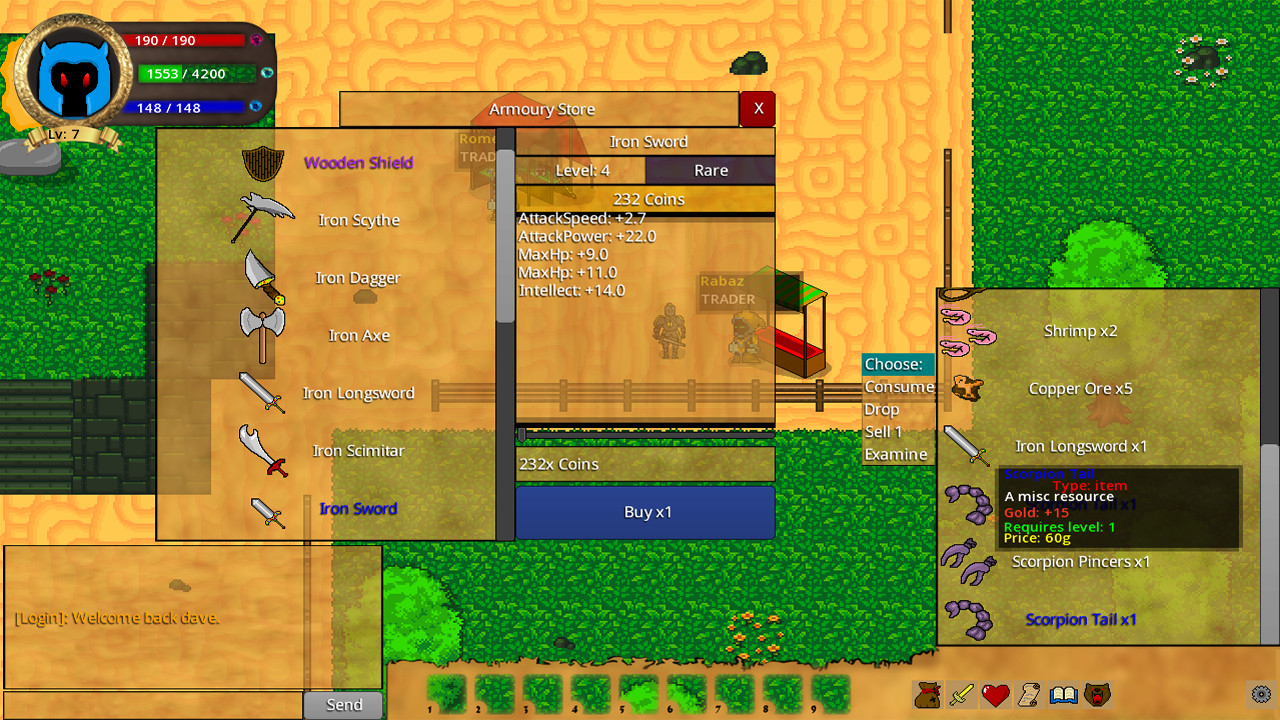The width and height of the screenshot is (1280, 720).
Task: Select Consume in the Choose menu
Action: point(897,386)
